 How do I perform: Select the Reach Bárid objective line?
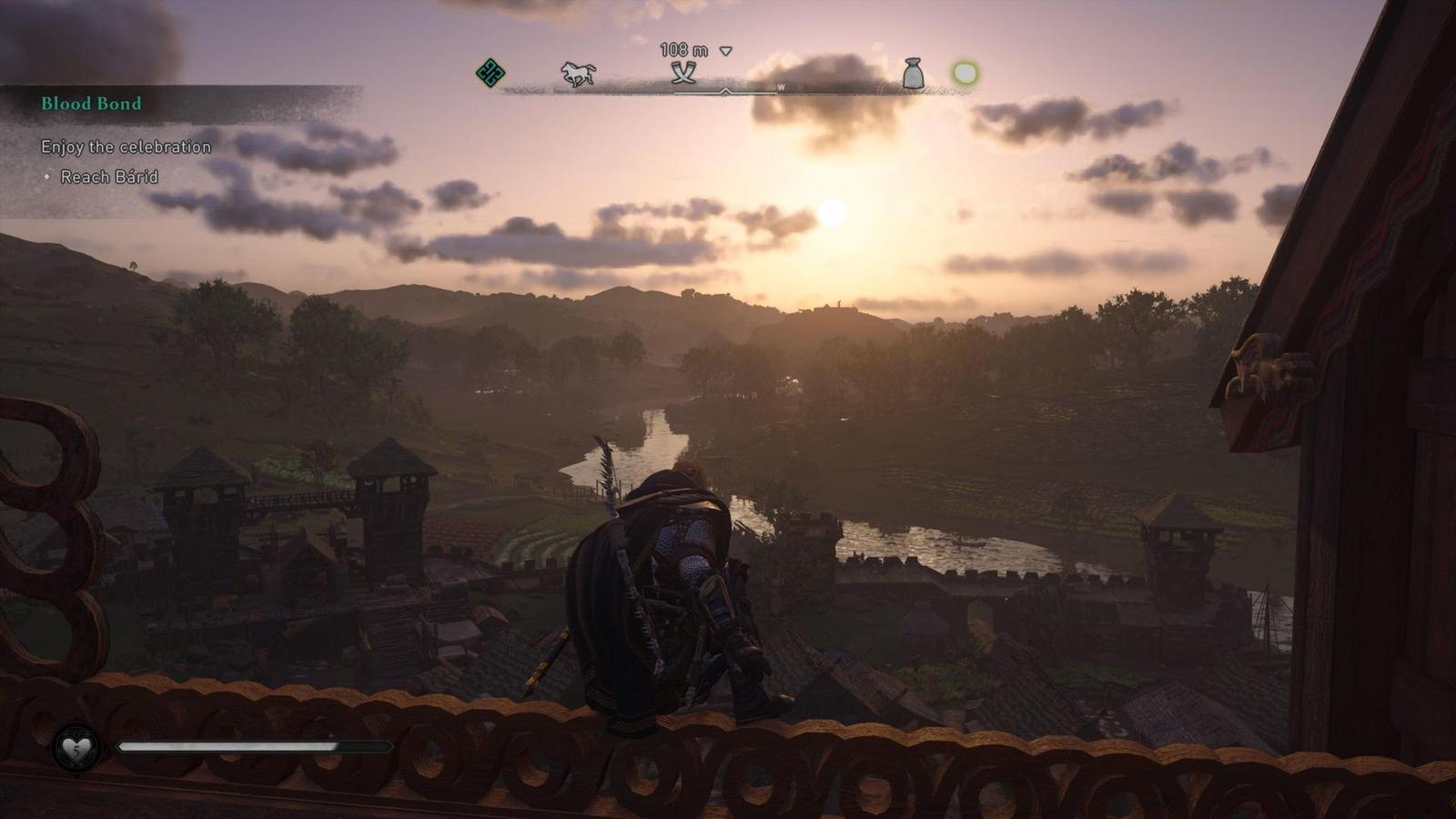(108, 177)
